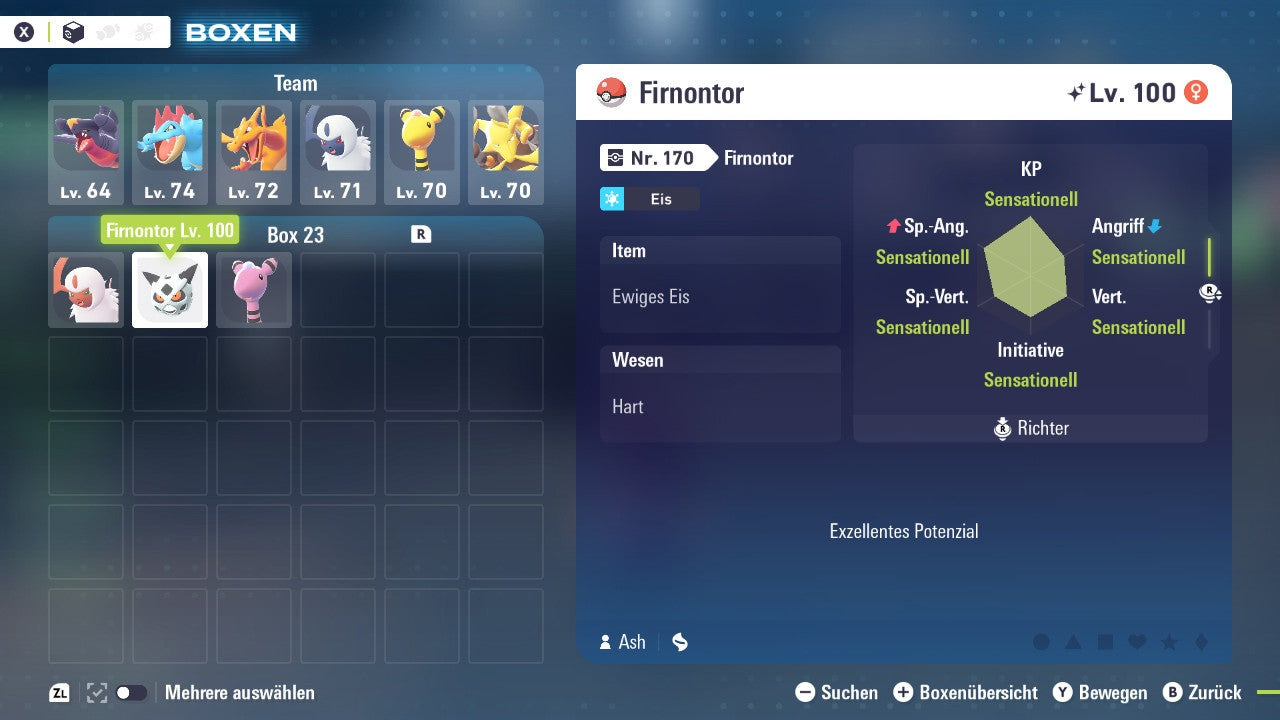Open the Eis type label panel
The image size is (1280, 720).
pyautogui.click(x=650, y=198)
